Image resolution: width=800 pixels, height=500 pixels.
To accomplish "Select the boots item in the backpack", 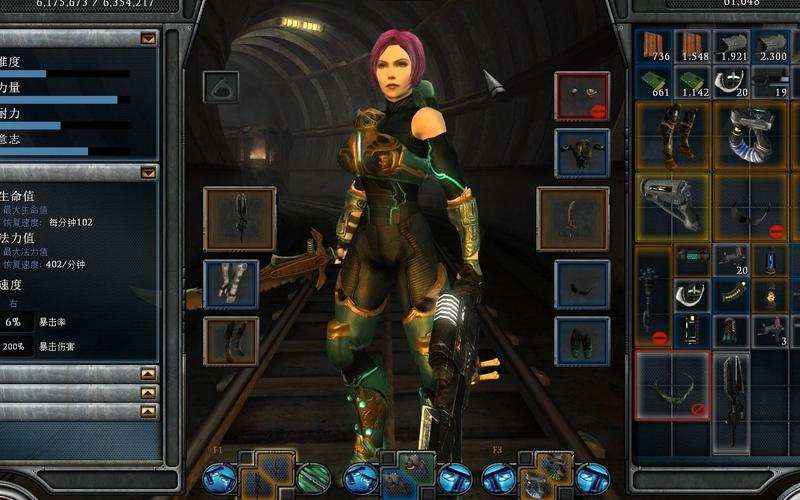I will coord(672,136).
